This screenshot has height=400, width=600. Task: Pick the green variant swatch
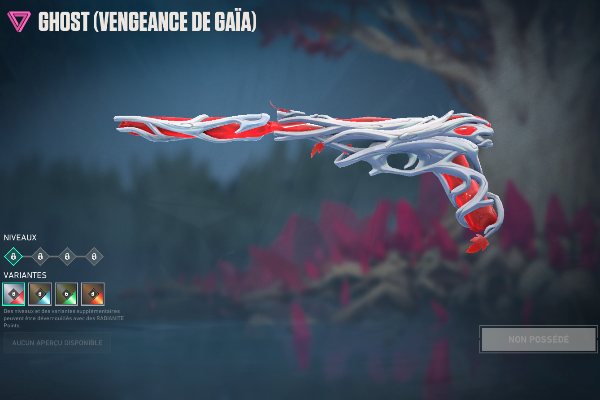click(66, 293)
